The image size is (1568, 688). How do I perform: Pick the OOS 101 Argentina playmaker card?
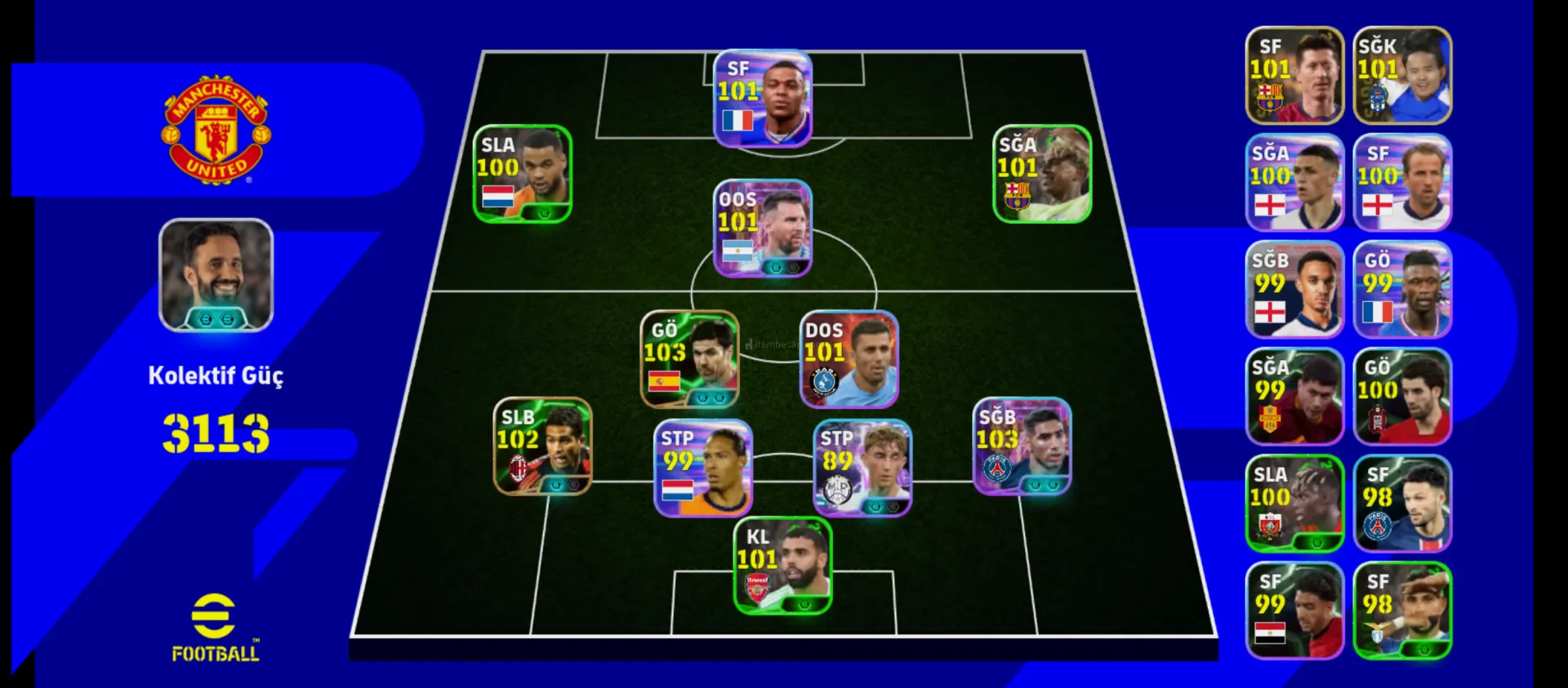click(763, 229)
